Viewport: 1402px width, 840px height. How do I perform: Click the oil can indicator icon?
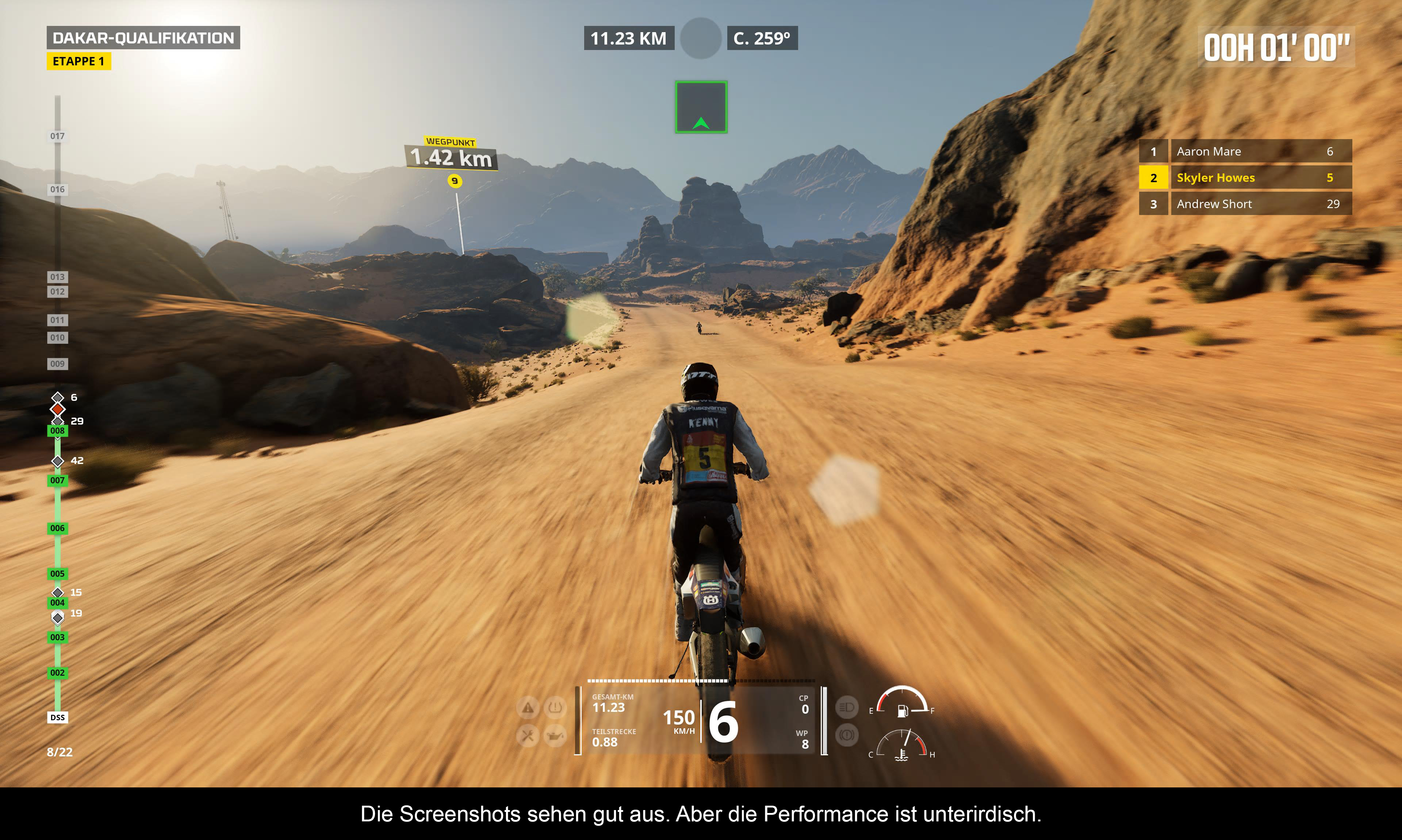555,736
